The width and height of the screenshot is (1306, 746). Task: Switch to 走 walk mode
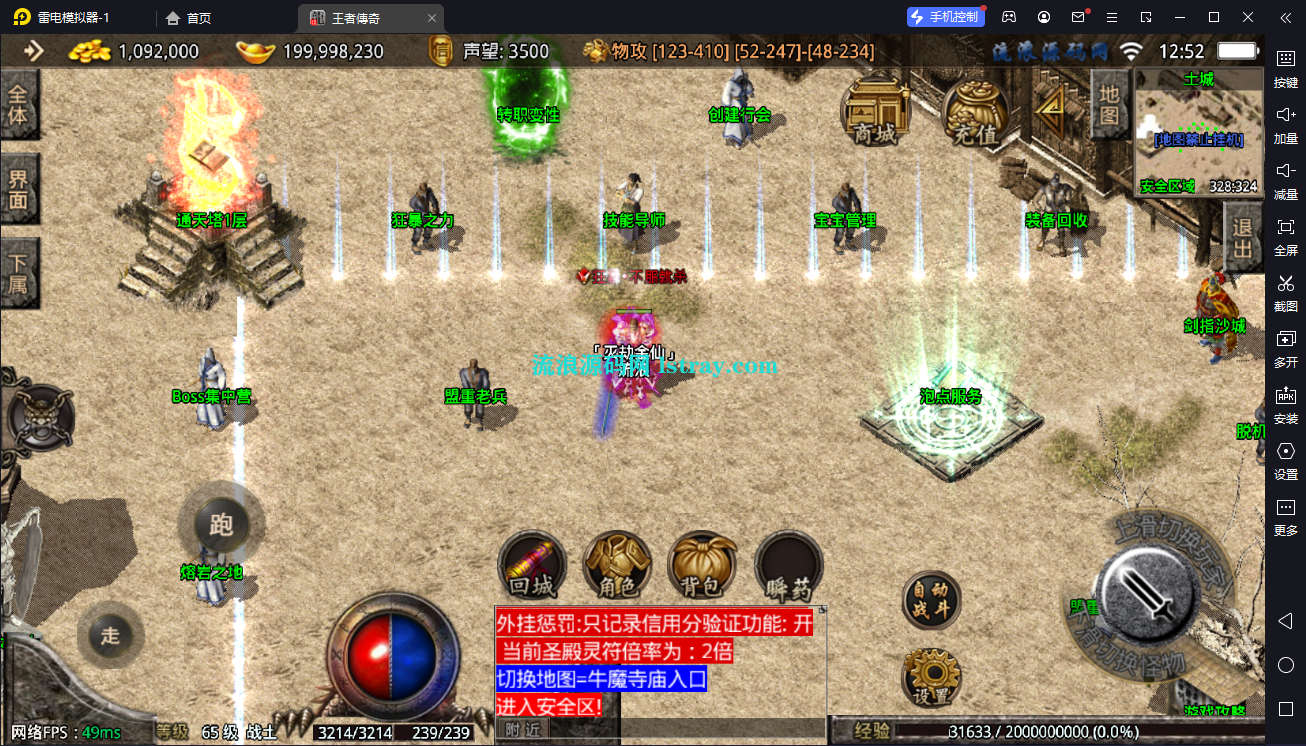(110, 636)
